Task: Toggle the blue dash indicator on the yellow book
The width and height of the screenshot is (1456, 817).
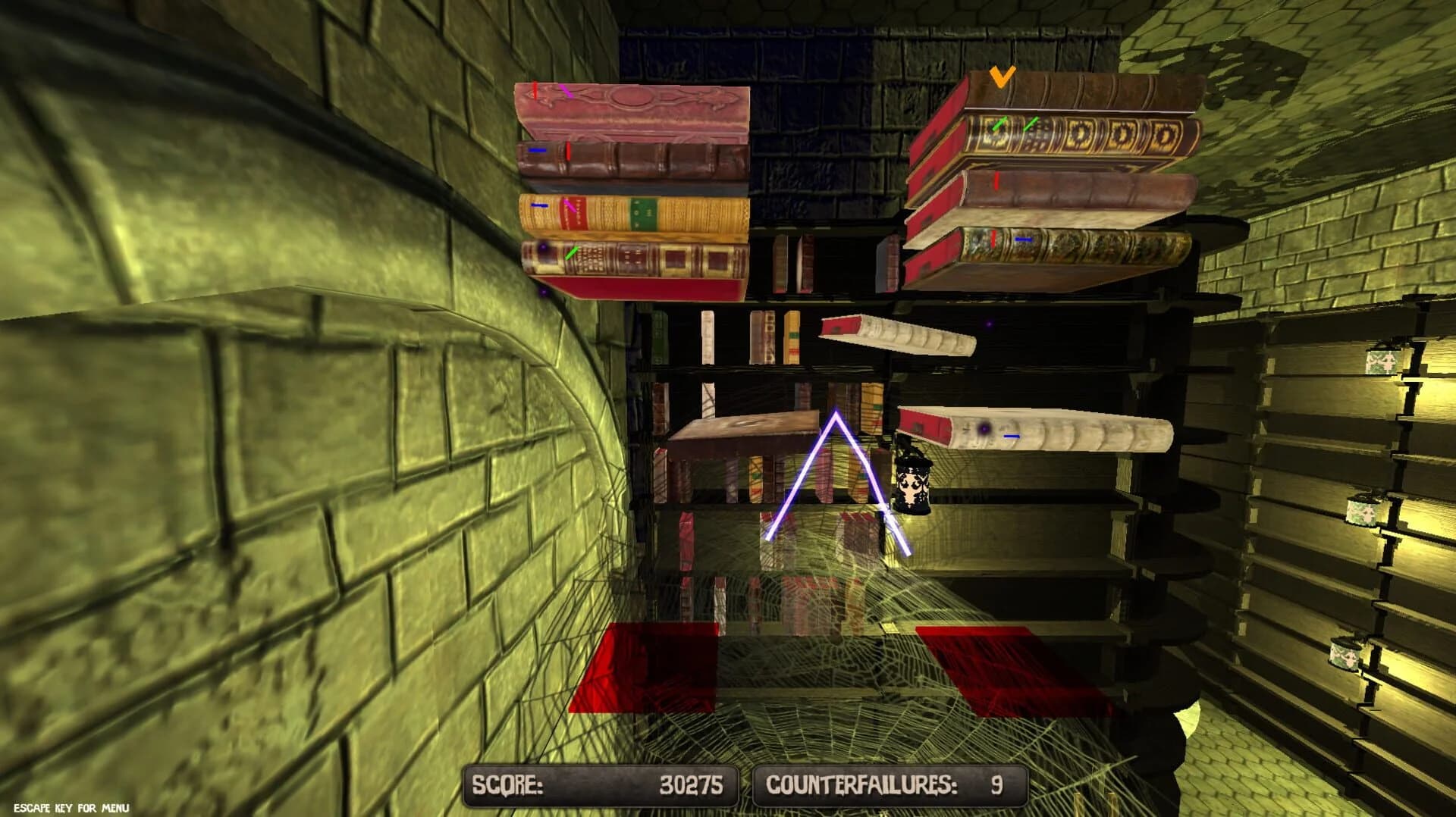Action: (540, 205)
